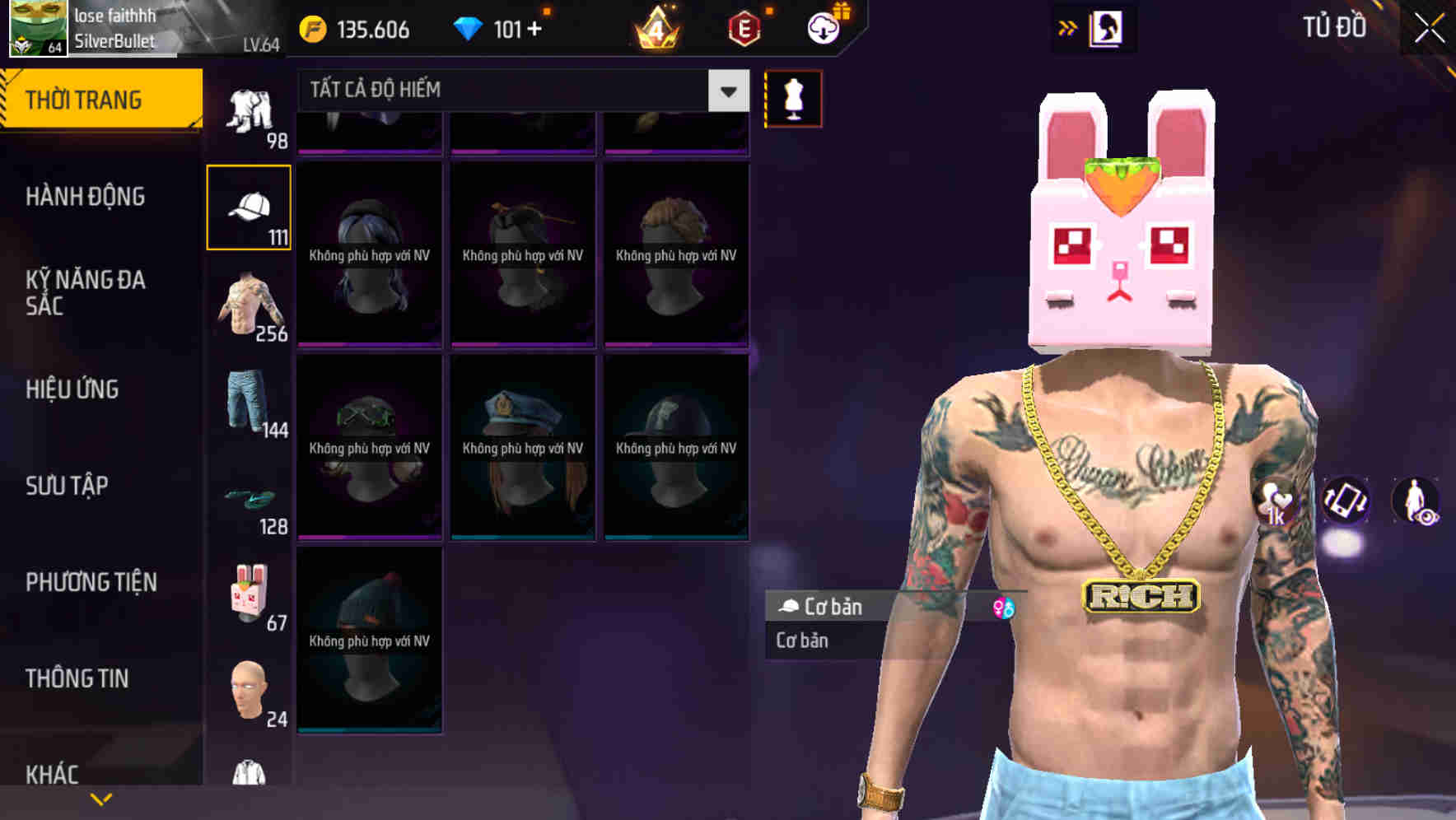Screen dimensions: 1456x820
Task: Collapse the top bar using the double-chevron arrows
Action: tap(1069, 26)
